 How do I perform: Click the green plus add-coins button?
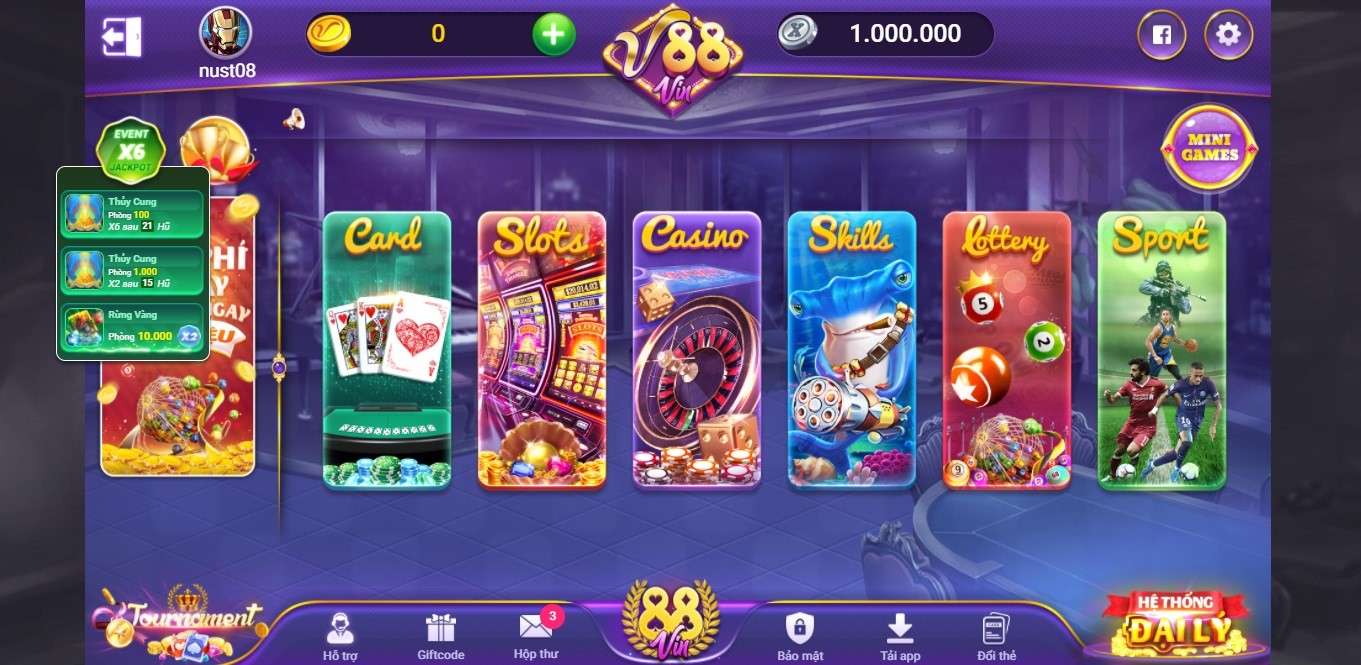[553, 35]
